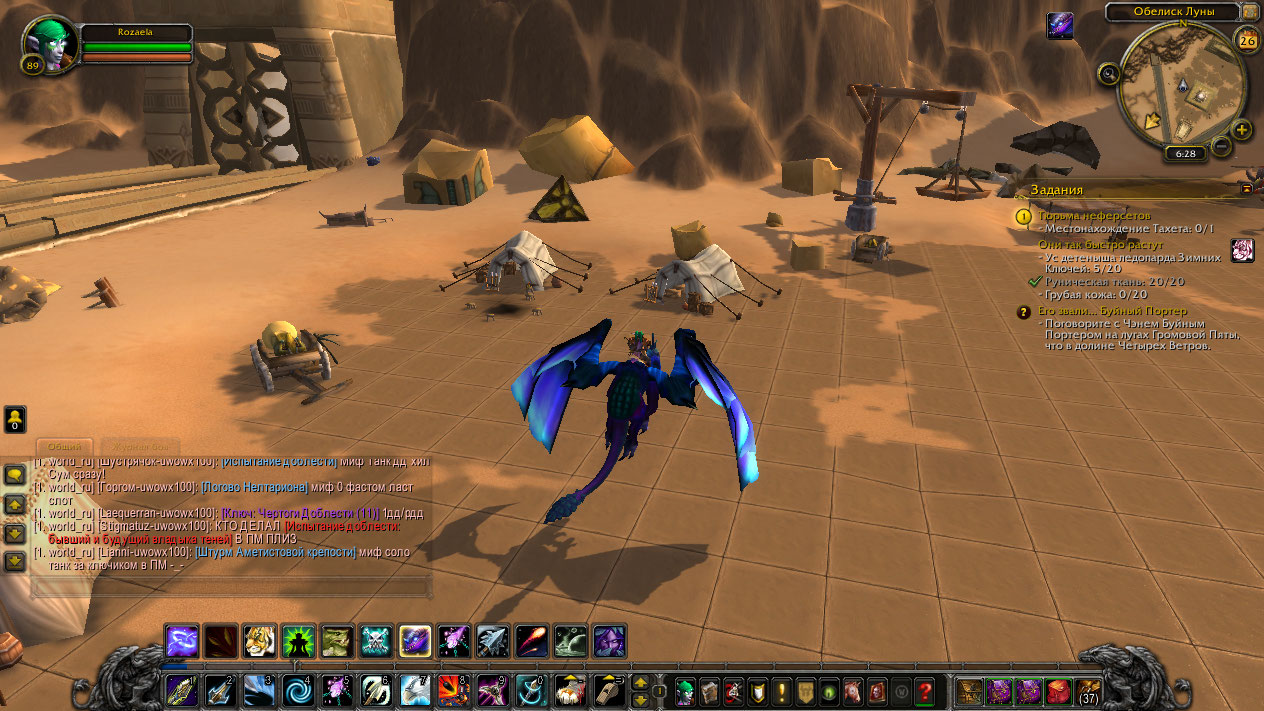Activate the blue swirl ability in slot 4
The width and height of the screenshot is (1264, 711).
tap(298, 691)
